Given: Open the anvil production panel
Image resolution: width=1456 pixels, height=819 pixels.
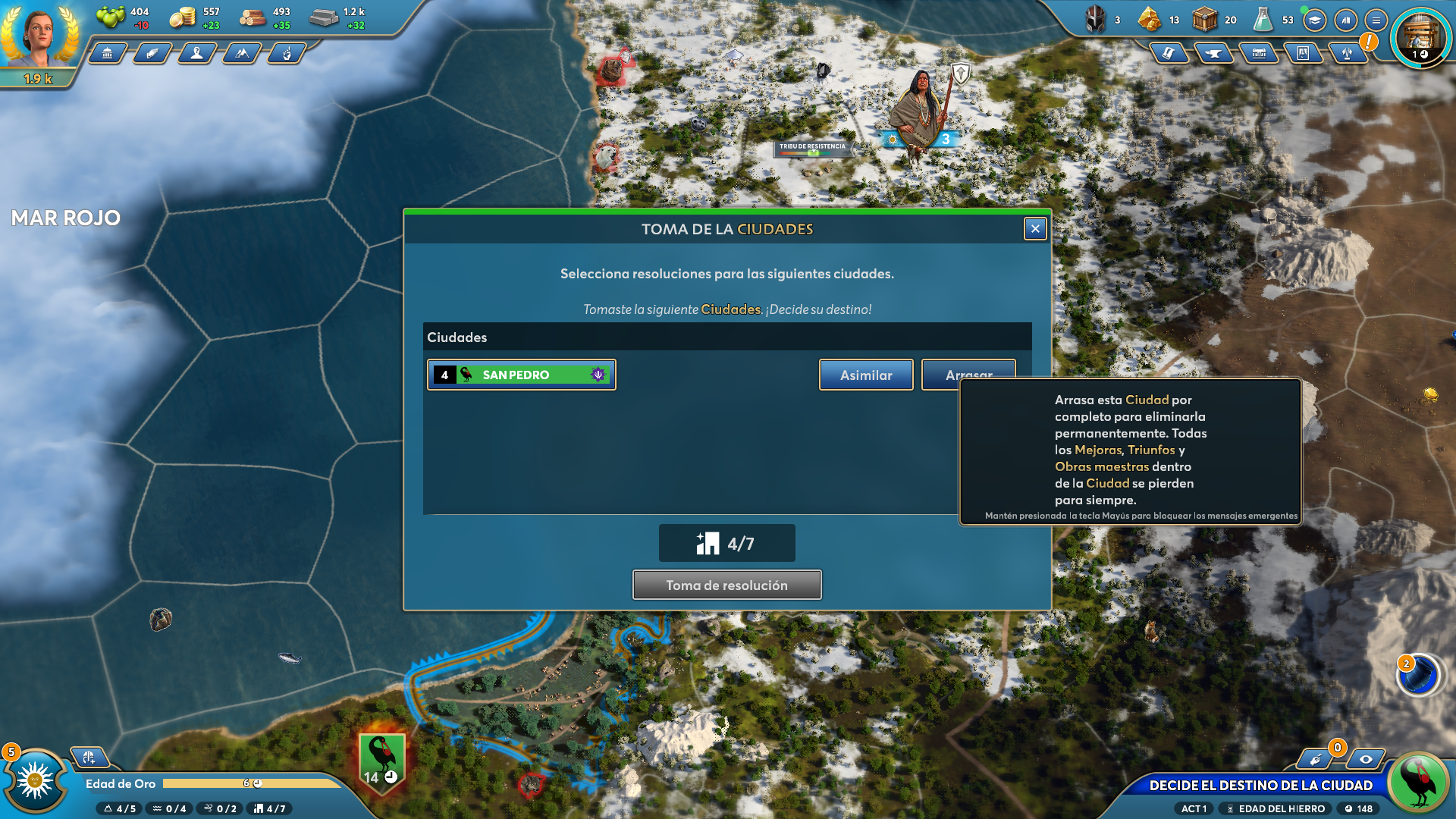Looking at the screenshot, I should (1213, 54).
